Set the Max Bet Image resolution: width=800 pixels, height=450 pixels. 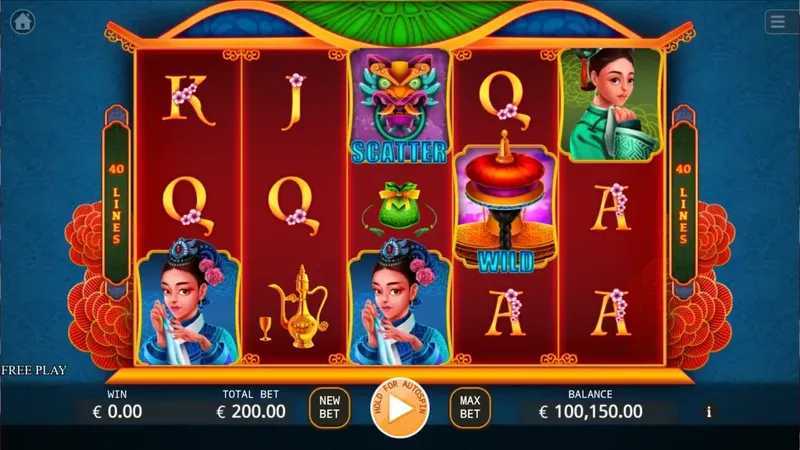pos(470,407)
